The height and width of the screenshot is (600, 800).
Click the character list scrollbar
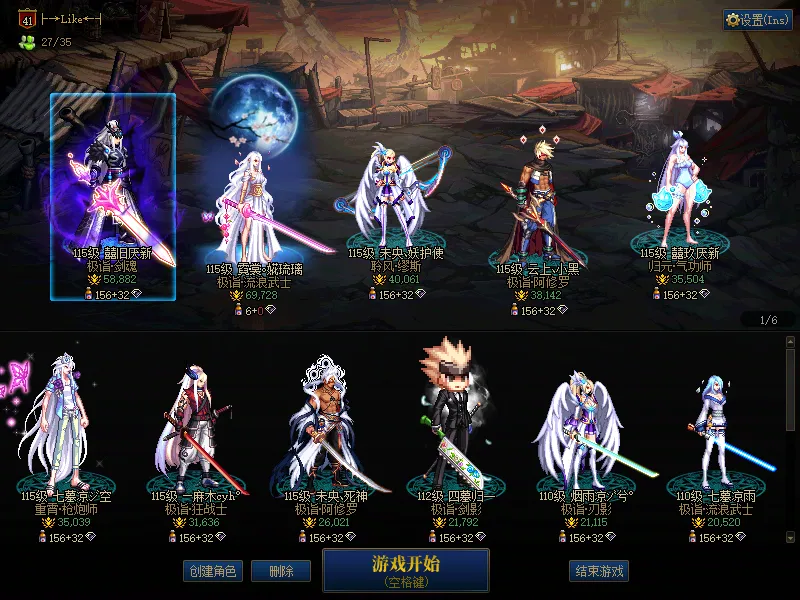790,390
